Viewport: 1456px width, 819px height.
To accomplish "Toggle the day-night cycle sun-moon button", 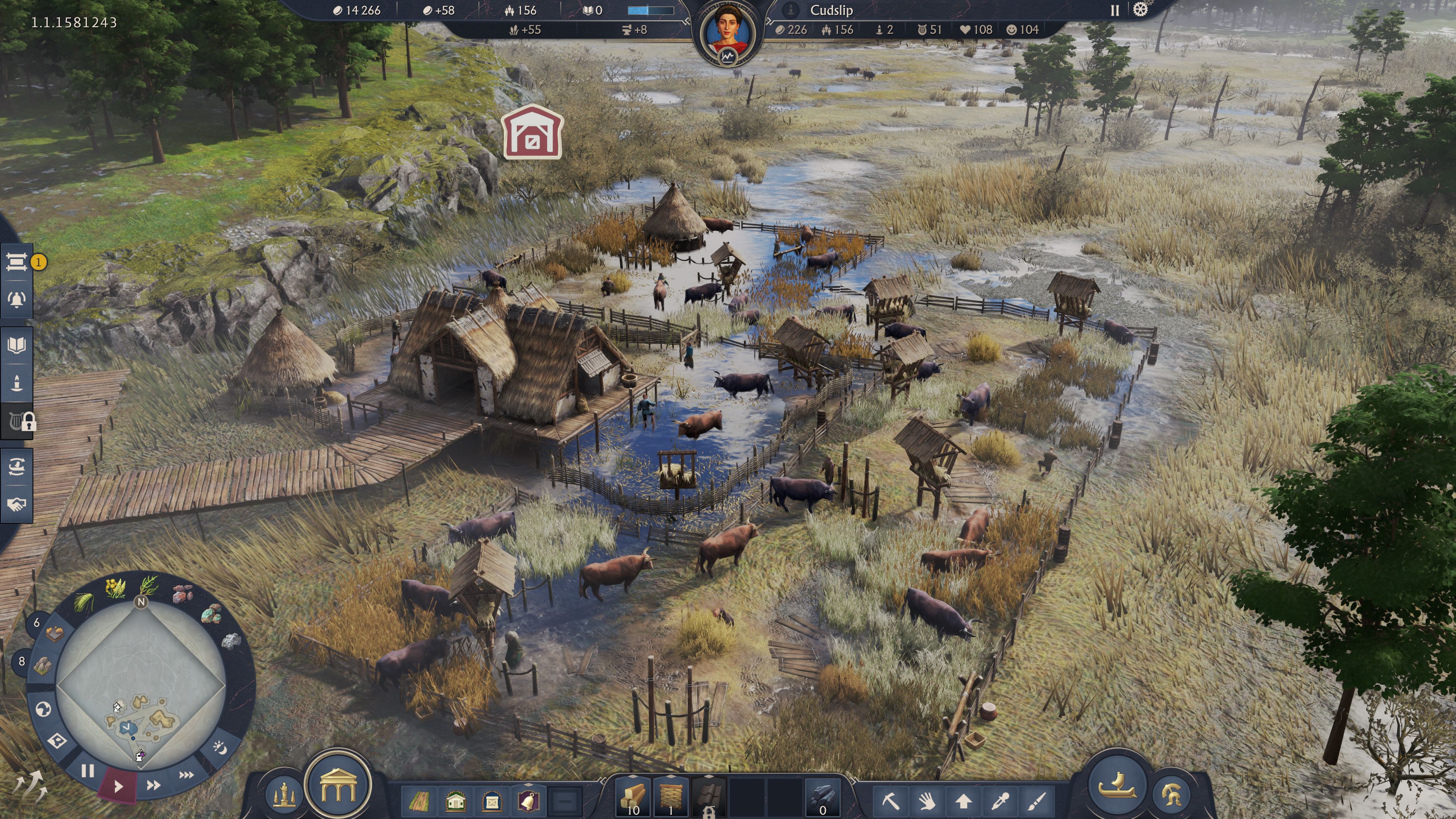I will point(220,748).
